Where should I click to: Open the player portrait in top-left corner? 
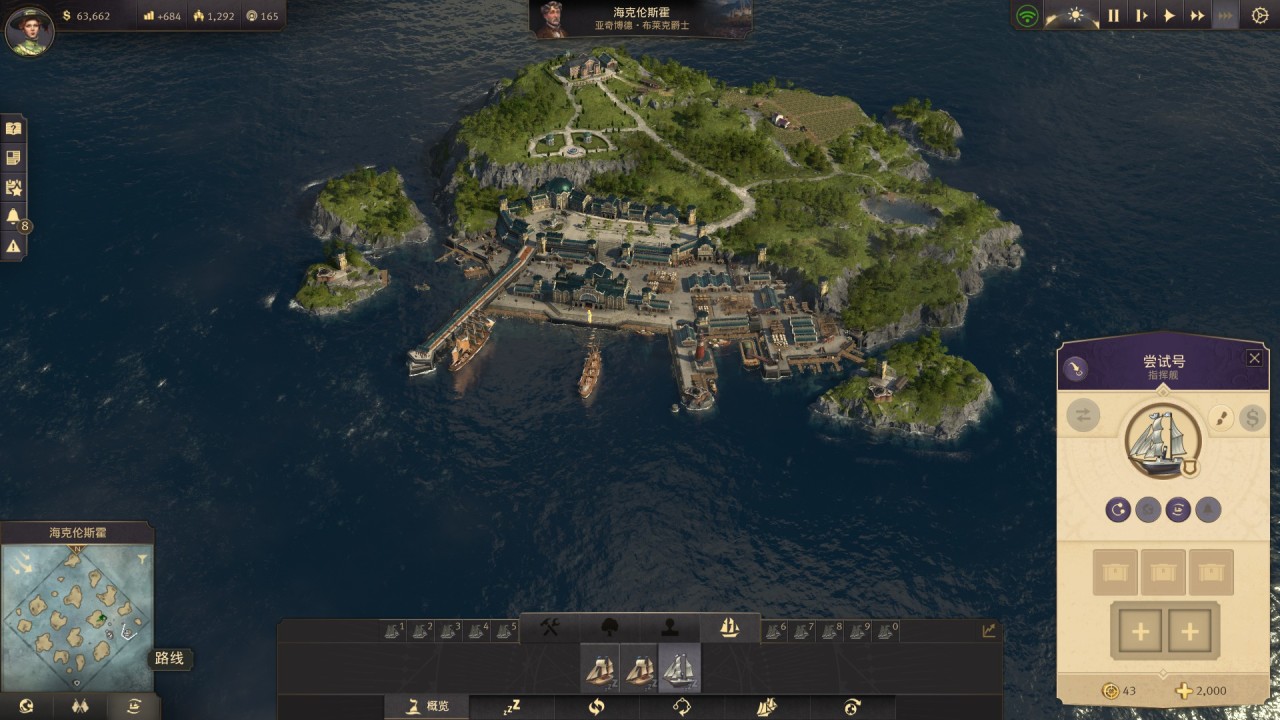(29, 30)
